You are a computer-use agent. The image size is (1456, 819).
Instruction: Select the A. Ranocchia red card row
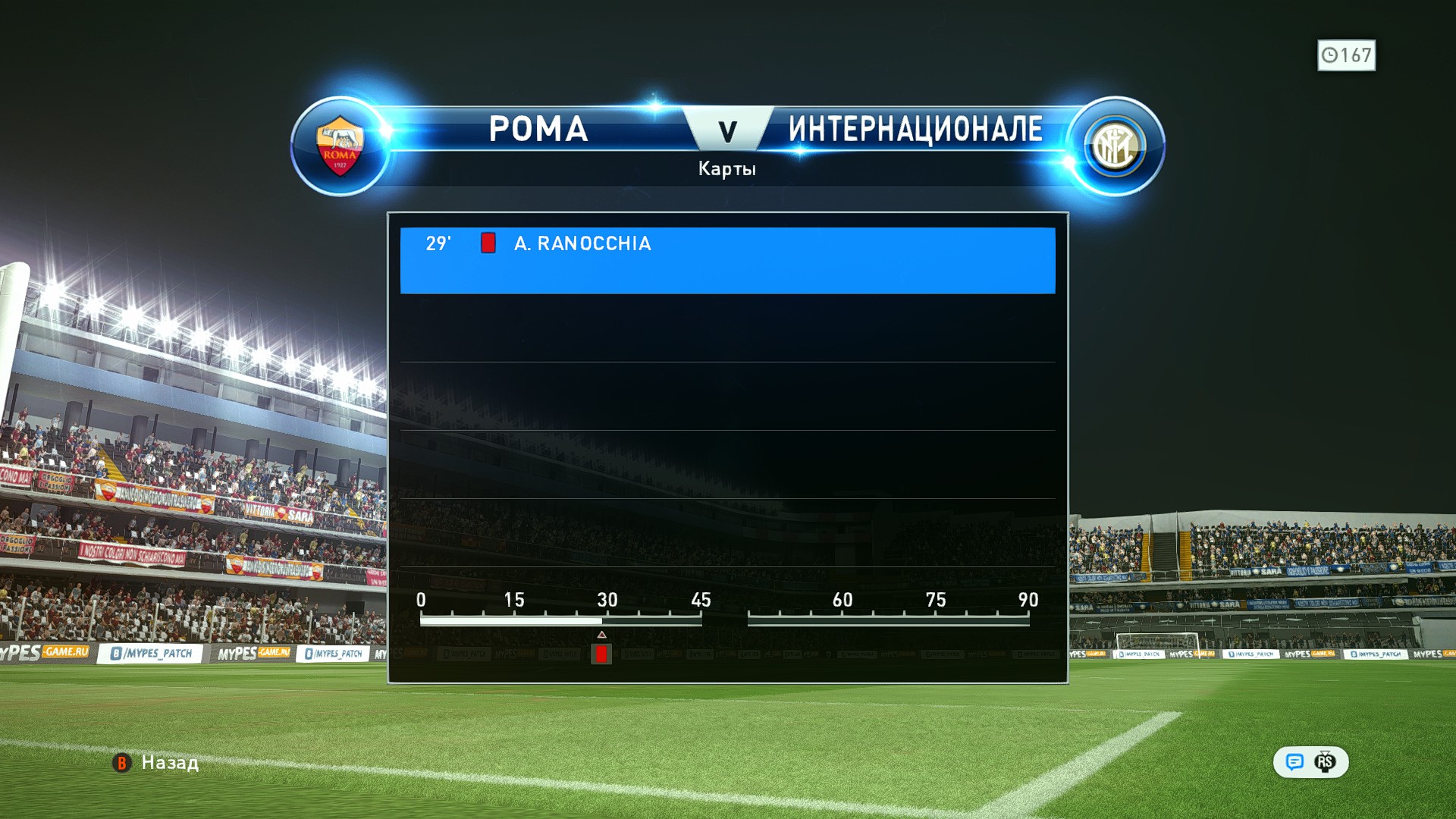coord(726,259)
